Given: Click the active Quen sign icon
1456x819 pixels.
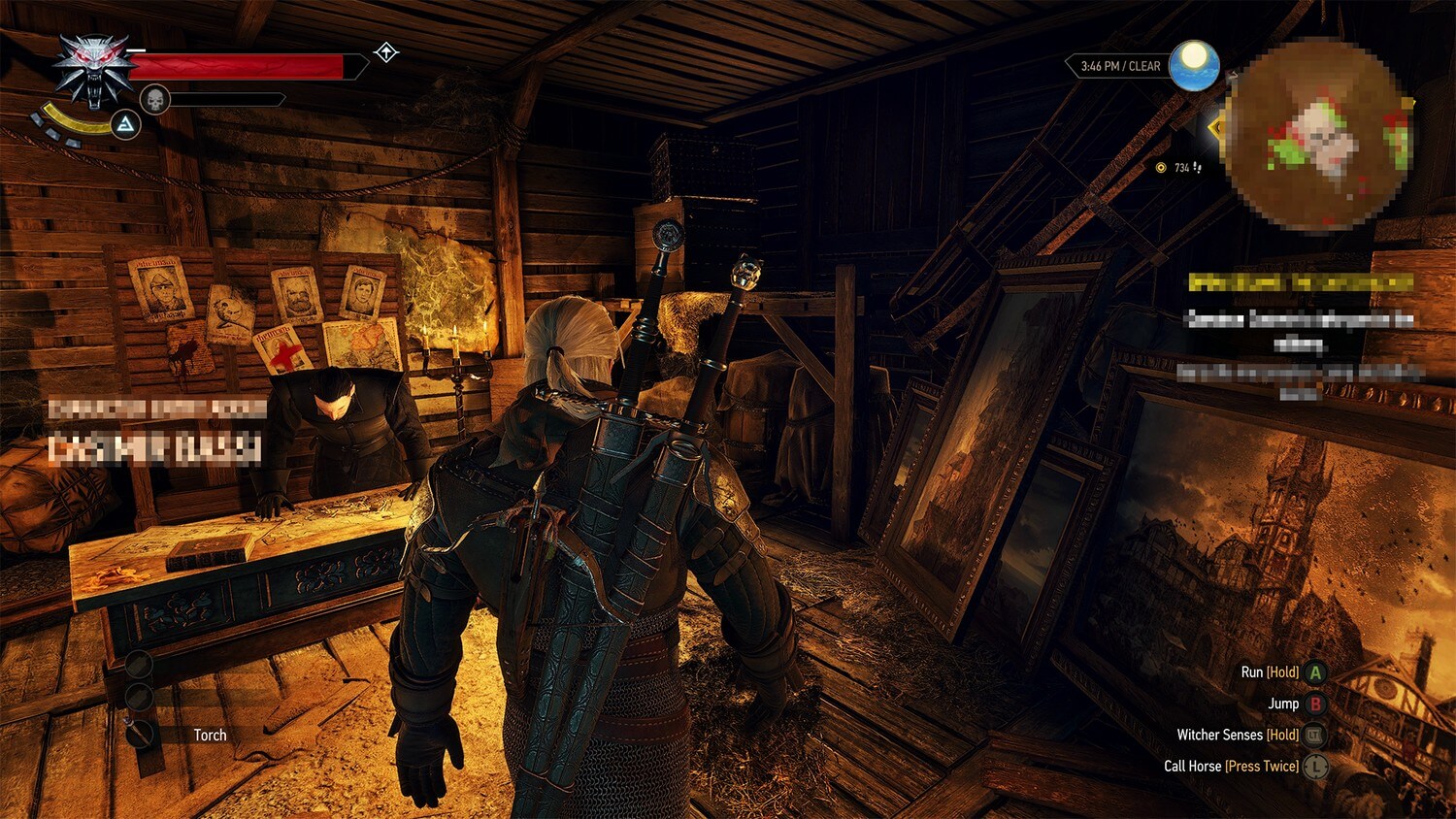Looking at the screenshot, I should coord(127,124).
